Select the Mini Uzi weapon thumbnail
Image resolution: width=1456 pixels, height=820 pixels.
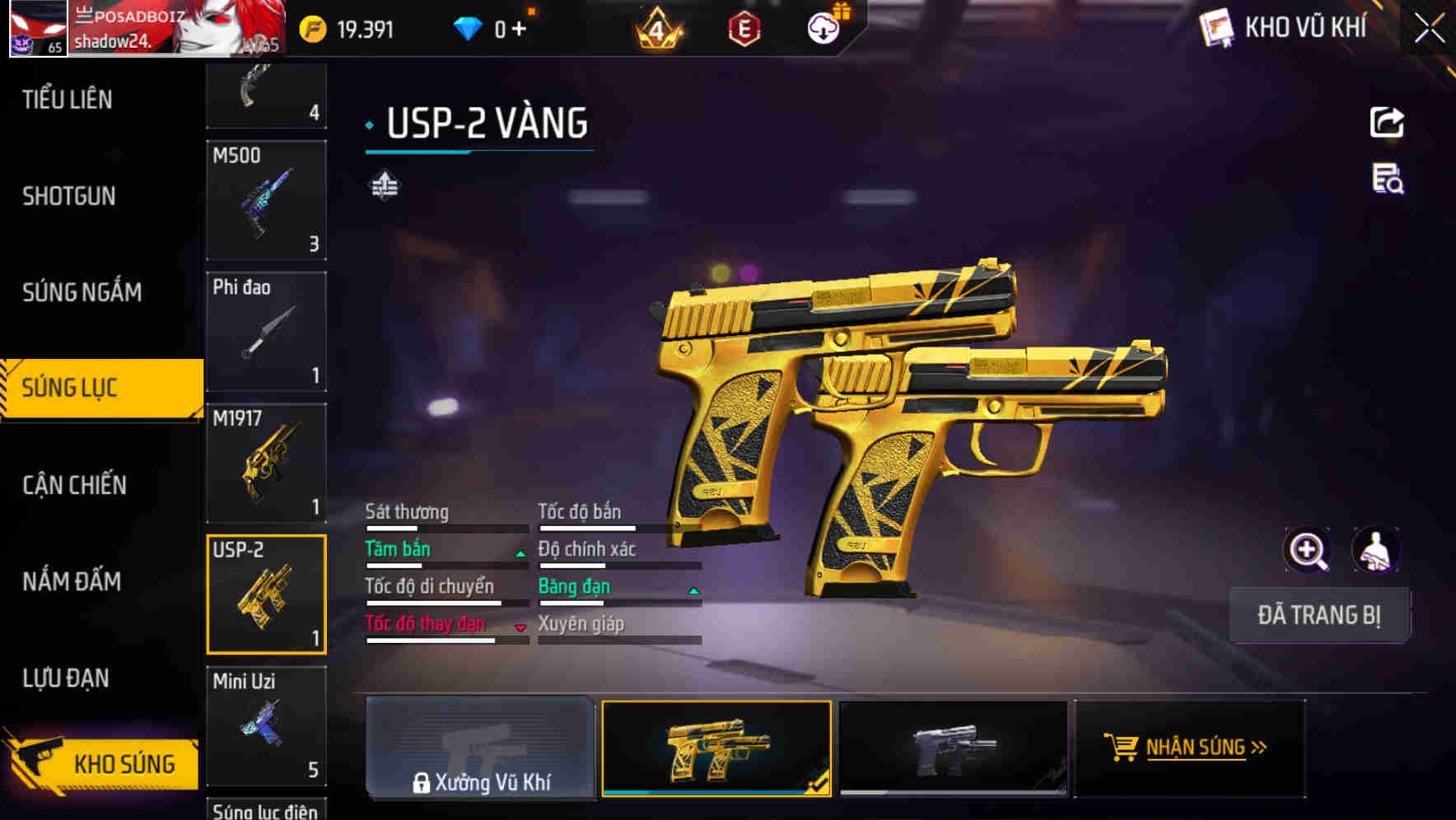[x=266, y=727]
